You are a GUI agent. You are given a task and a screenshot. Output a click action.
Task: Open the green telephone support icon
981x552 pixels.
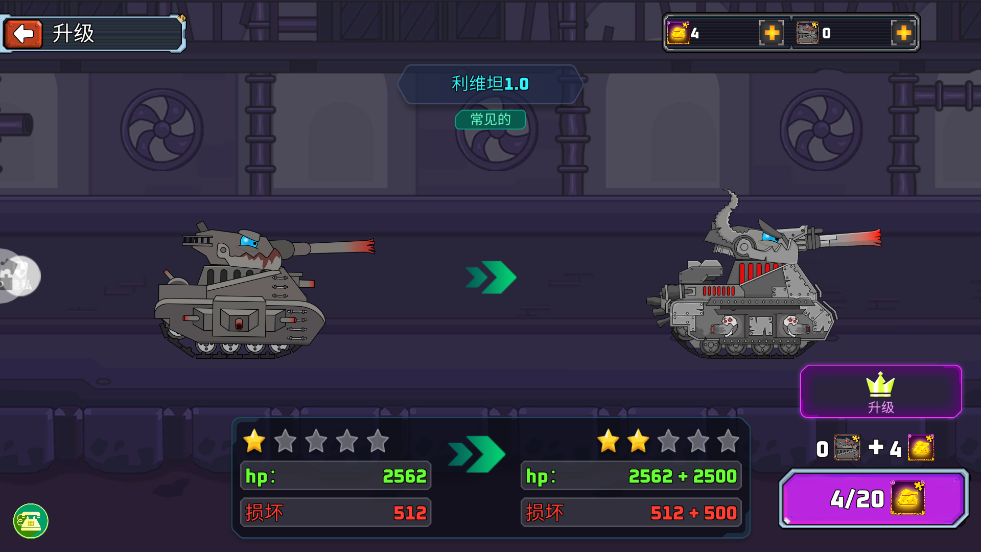31,520
